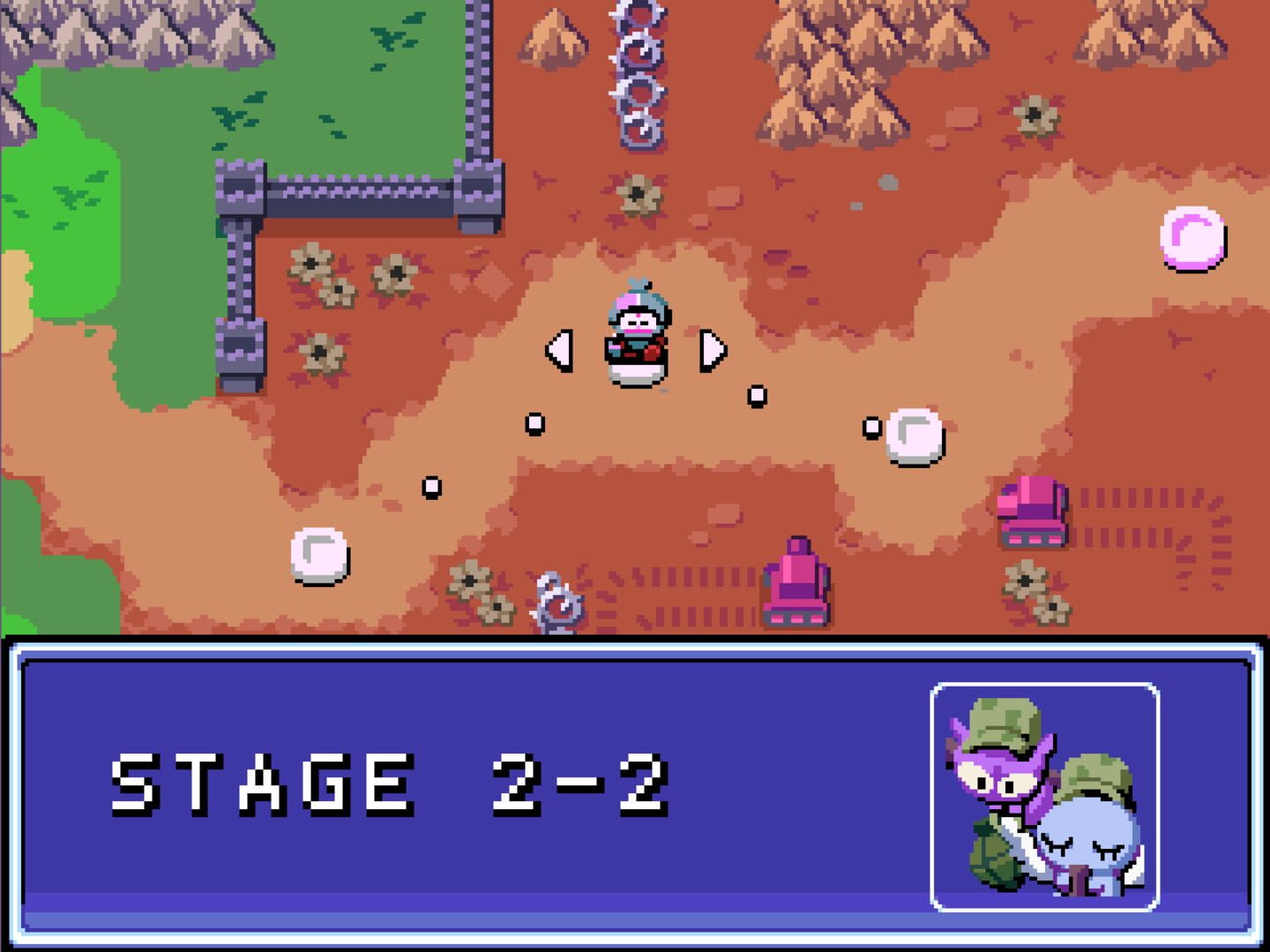
Task: Click the pink tank enemy near the dirt path
Action: point(798,582)
